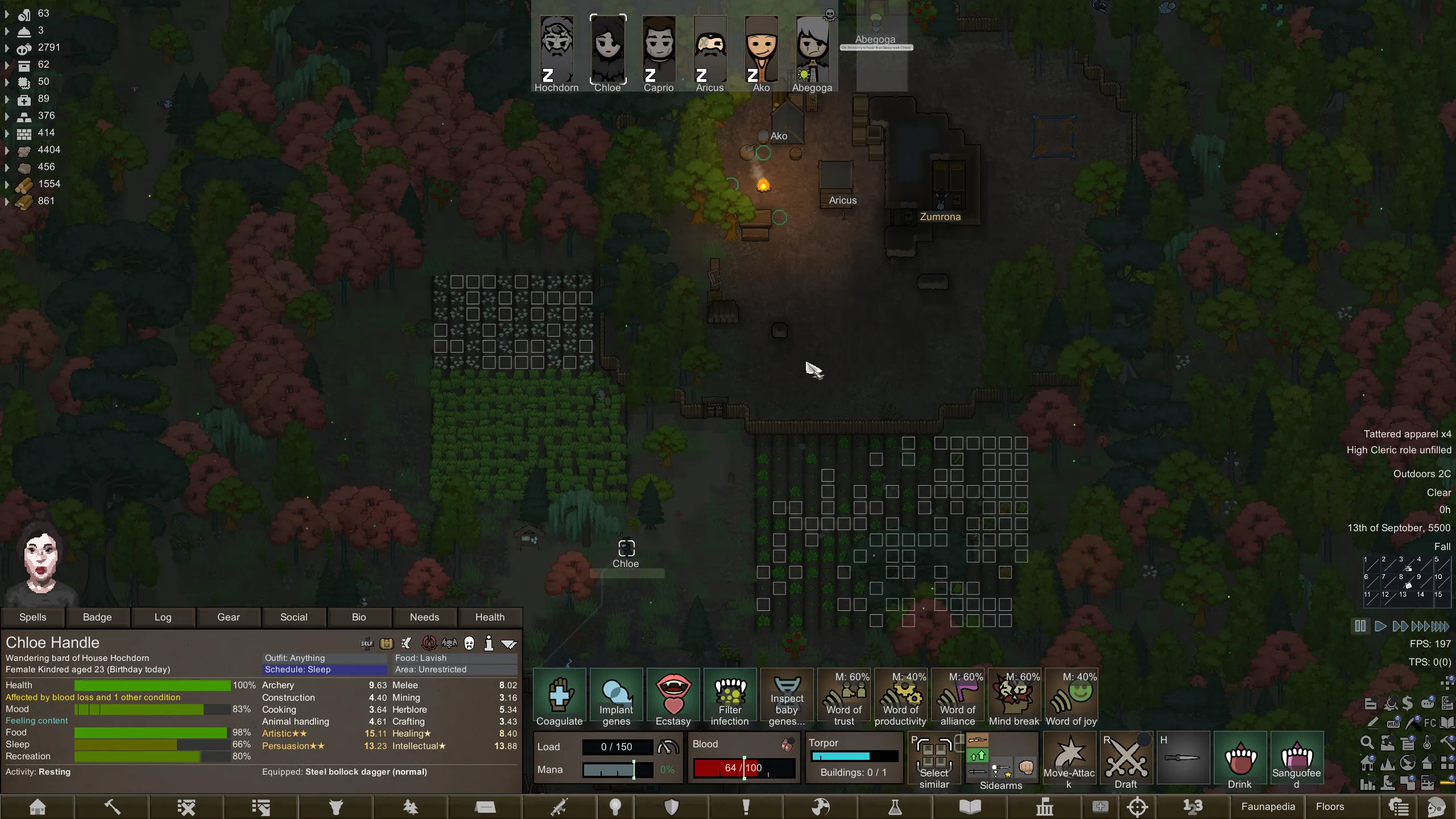Image resolution: width=1456 pixels, height=819 pixels.
Task: Switch to the Gear tab
Action: pos(228,617)
